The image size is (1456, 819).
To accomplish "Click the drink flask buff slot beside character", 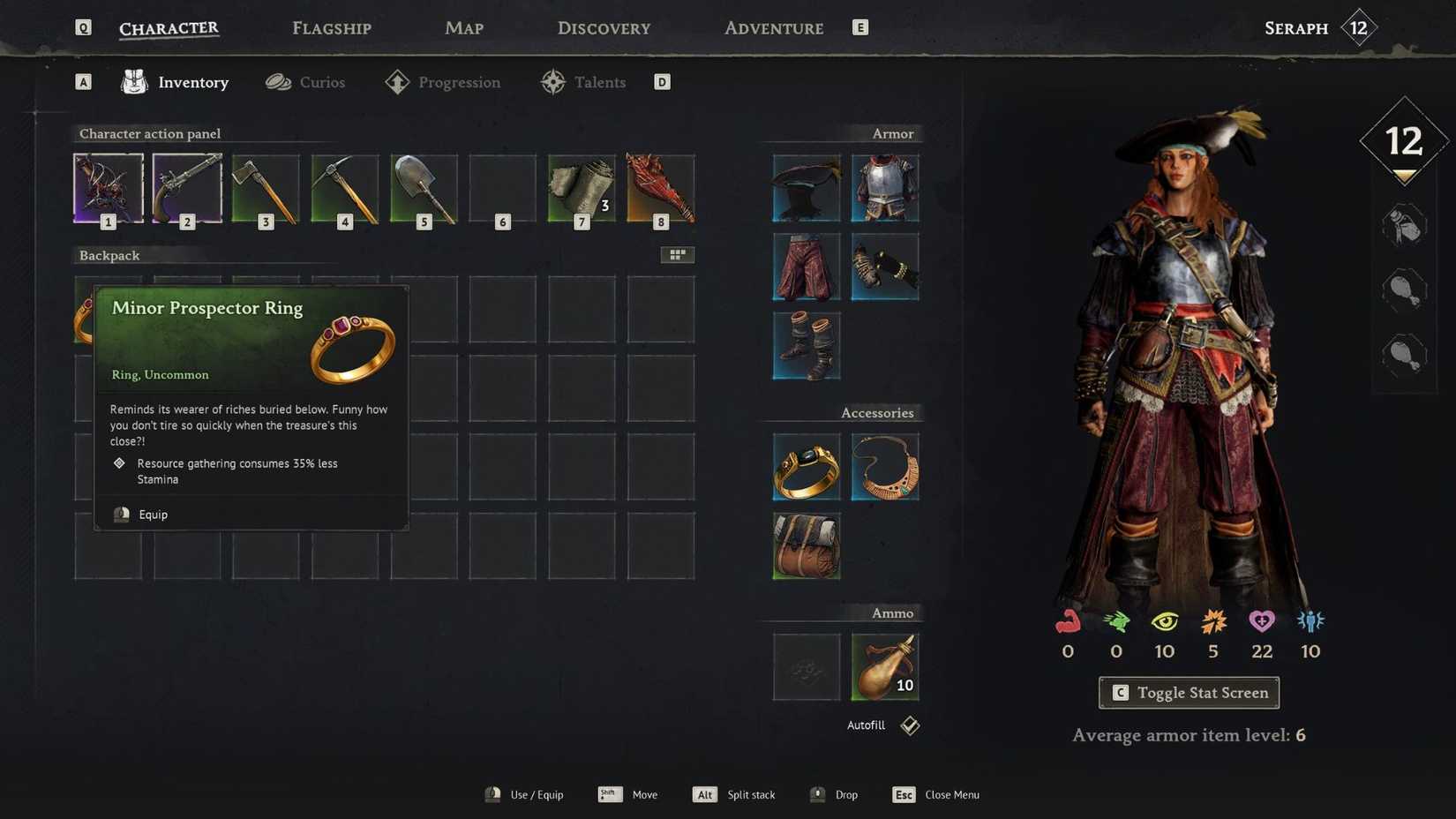I will 1402,225.
